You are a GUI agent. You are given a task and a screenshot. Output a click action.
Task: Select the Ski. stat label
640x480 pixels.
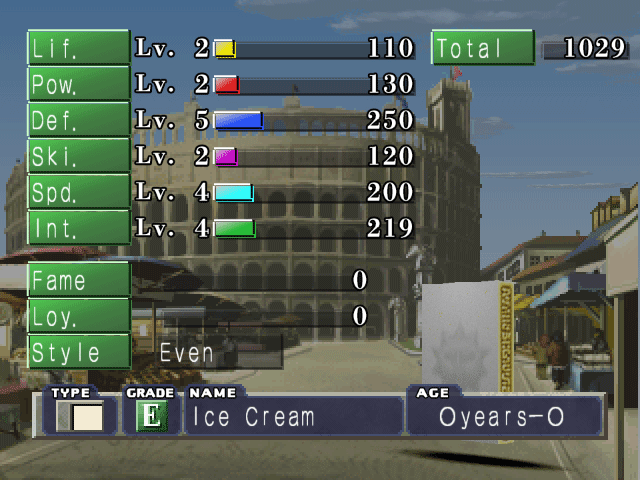pos(78,155)
